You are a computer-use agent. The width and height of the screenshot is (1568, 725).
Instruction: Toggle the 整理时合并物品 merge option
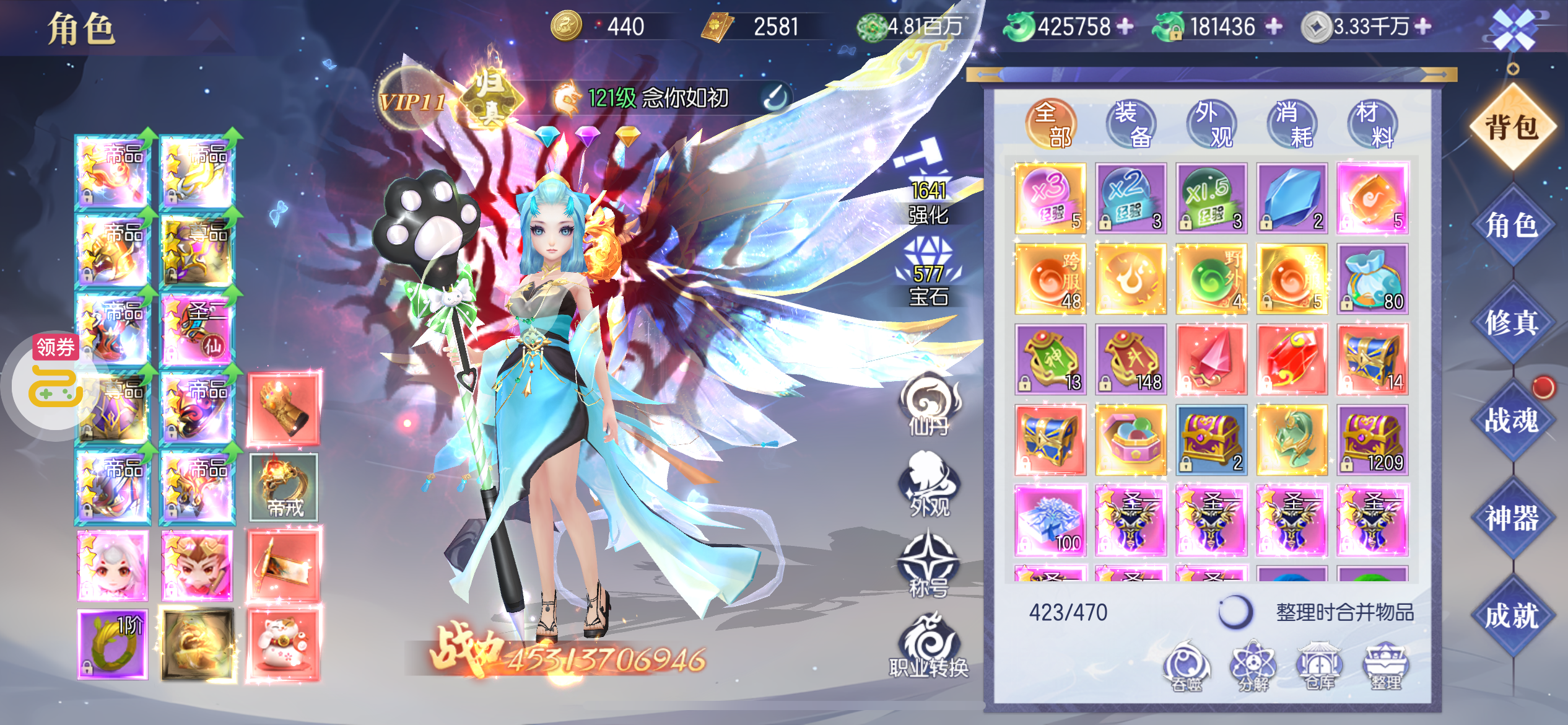1235,612
